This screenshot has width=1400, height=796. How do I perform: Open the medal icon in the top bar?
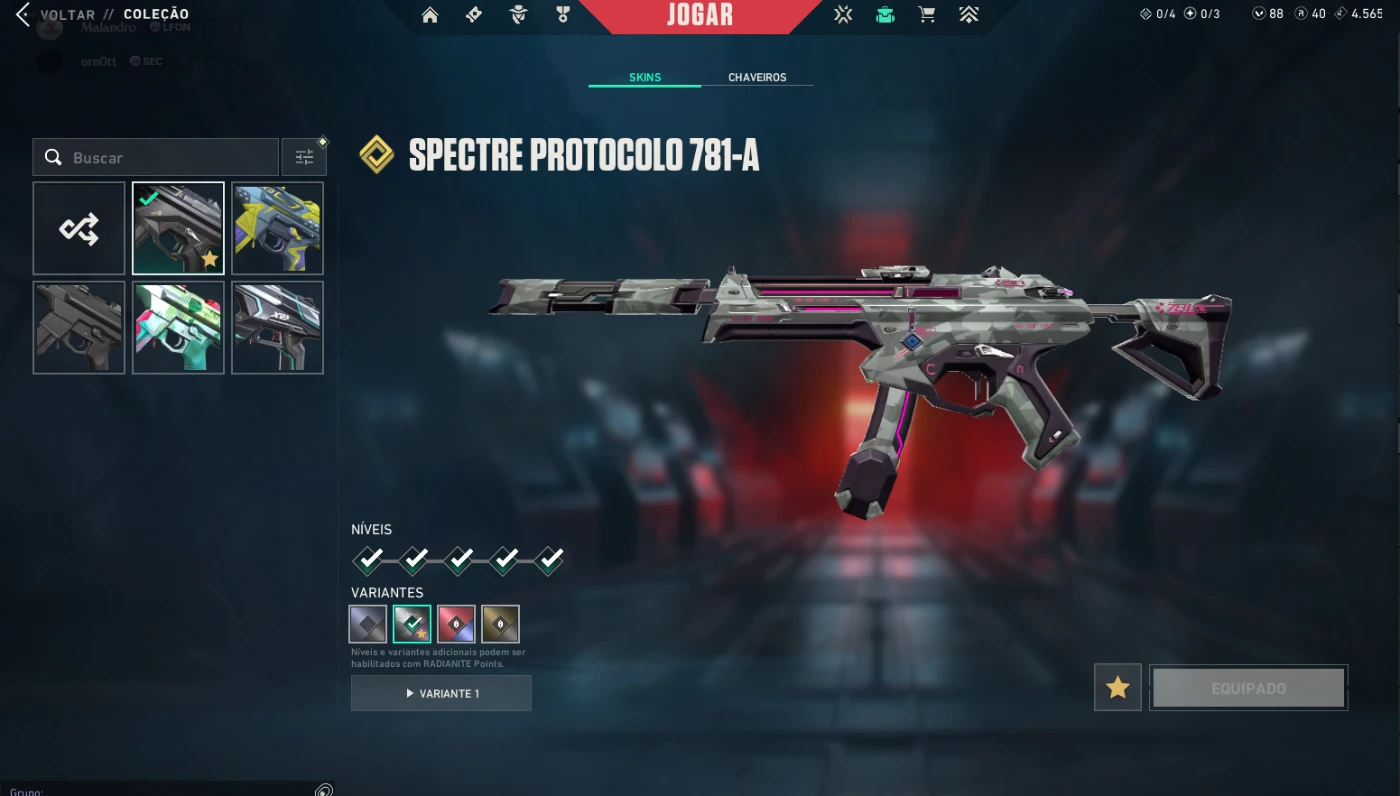(562, 15)
